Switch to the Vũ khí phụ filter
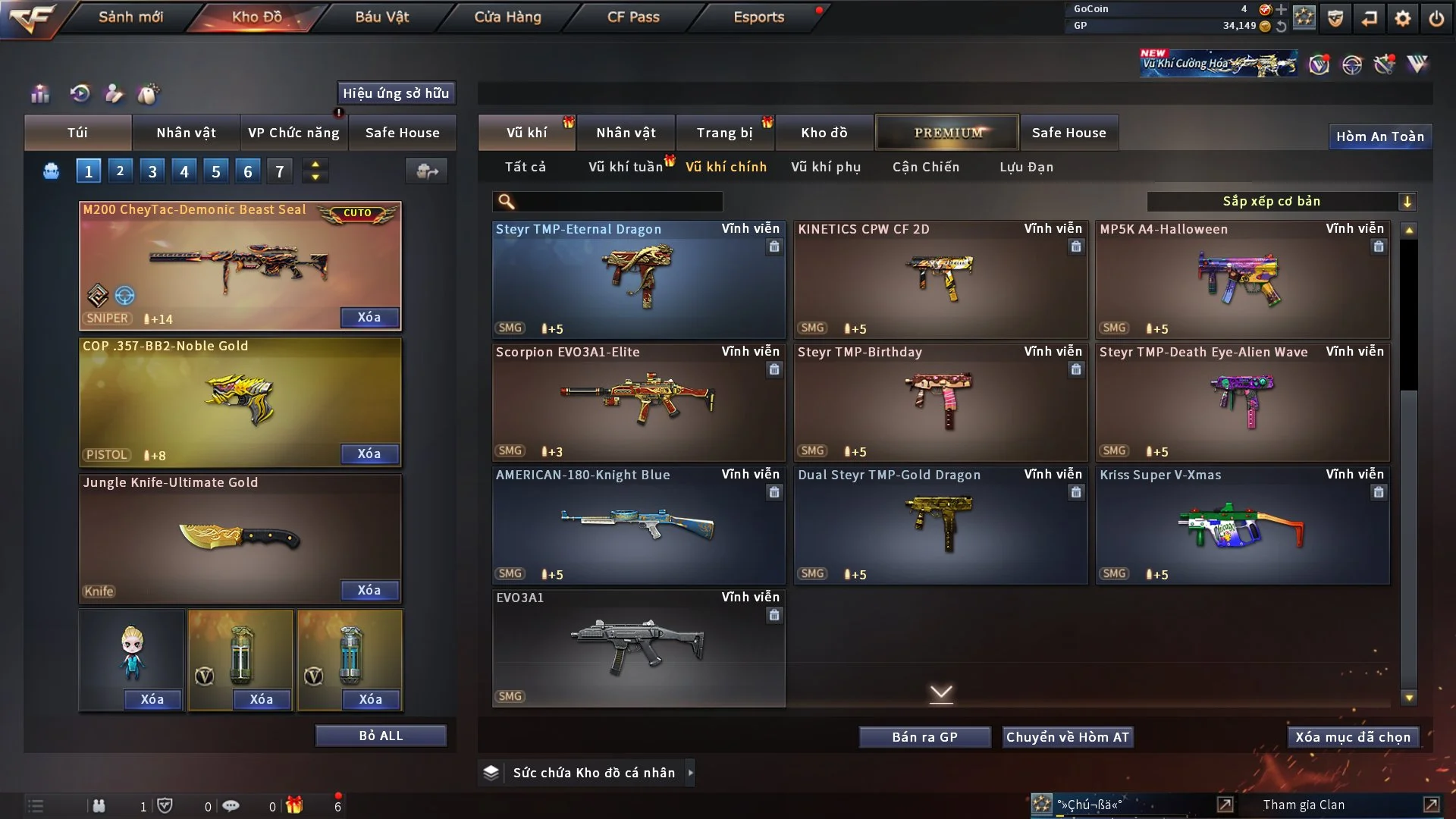The width and height of the screenshot is (1456, 819). pos(825,167)
